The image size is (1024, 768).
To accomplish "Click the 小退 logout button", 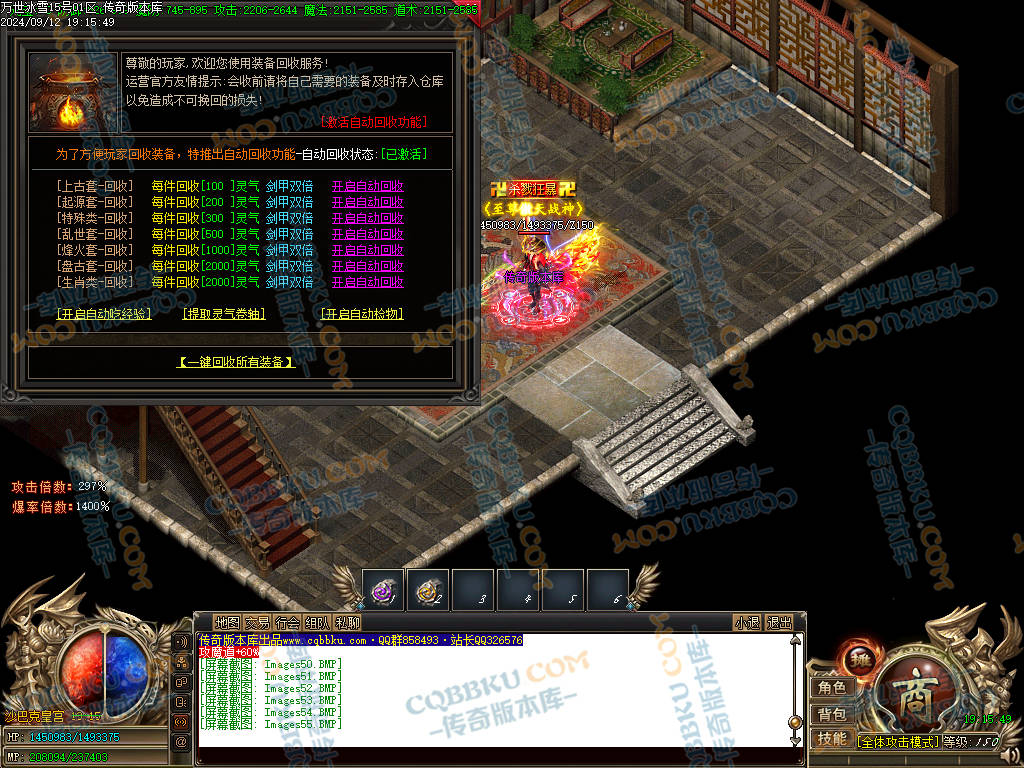I will click(747, 622).
